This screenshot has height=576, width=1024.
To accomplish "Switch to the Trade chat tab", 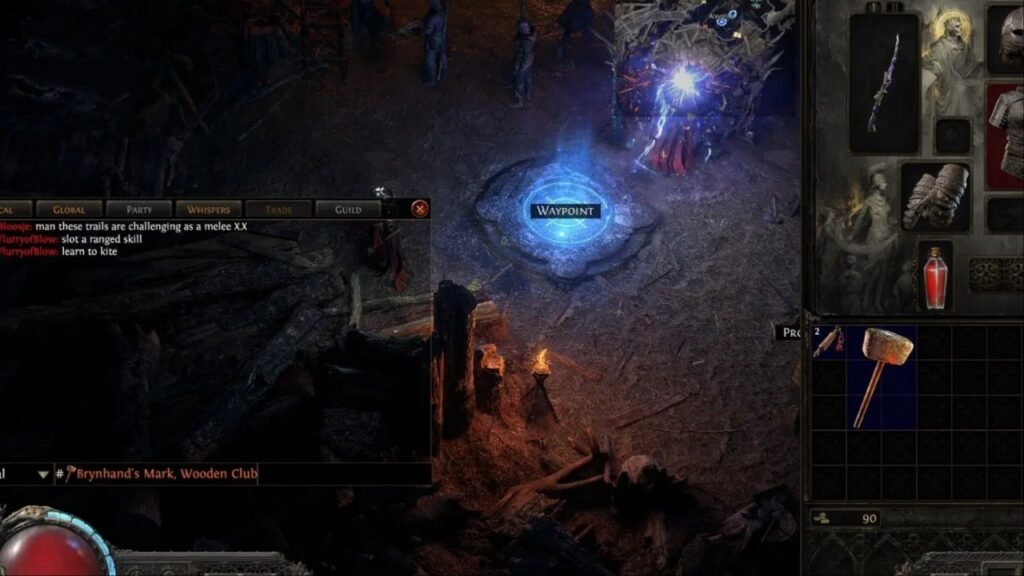I will (x=278, y=209).
